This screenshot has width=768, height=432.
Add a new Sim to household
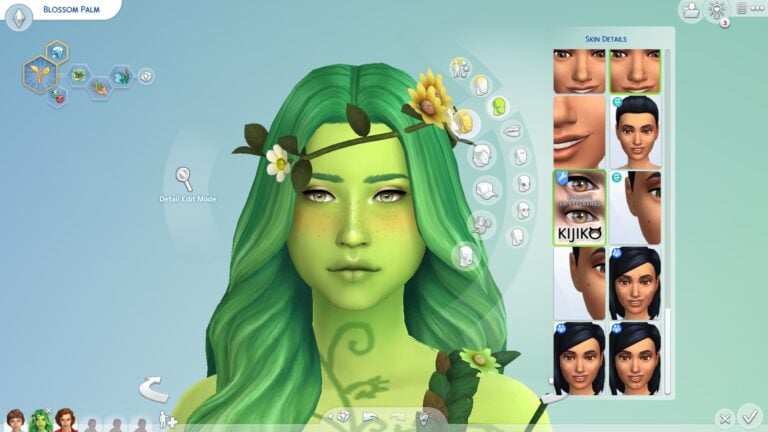(167, 421)
